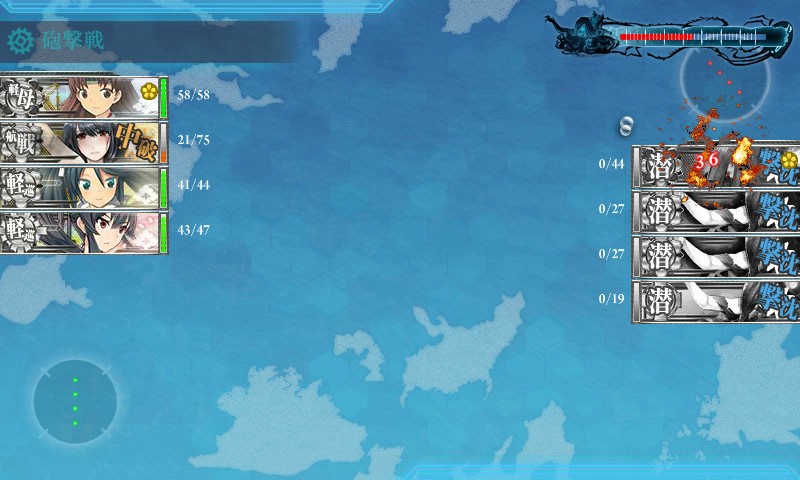Select the moderately damaged aviation battleship card
Viewport: 800px width, 480px height.
point(83,142)
